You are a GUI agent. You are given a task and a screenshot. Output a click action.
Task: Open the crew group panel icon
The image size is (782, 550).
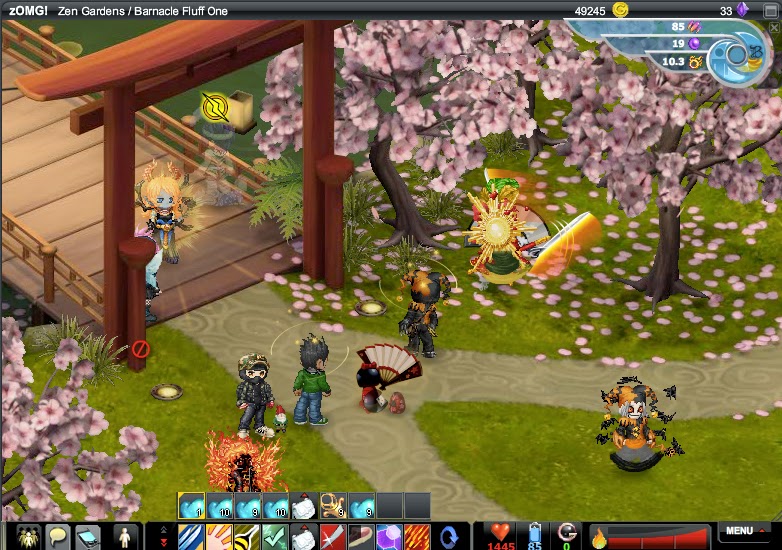[28, 536]
